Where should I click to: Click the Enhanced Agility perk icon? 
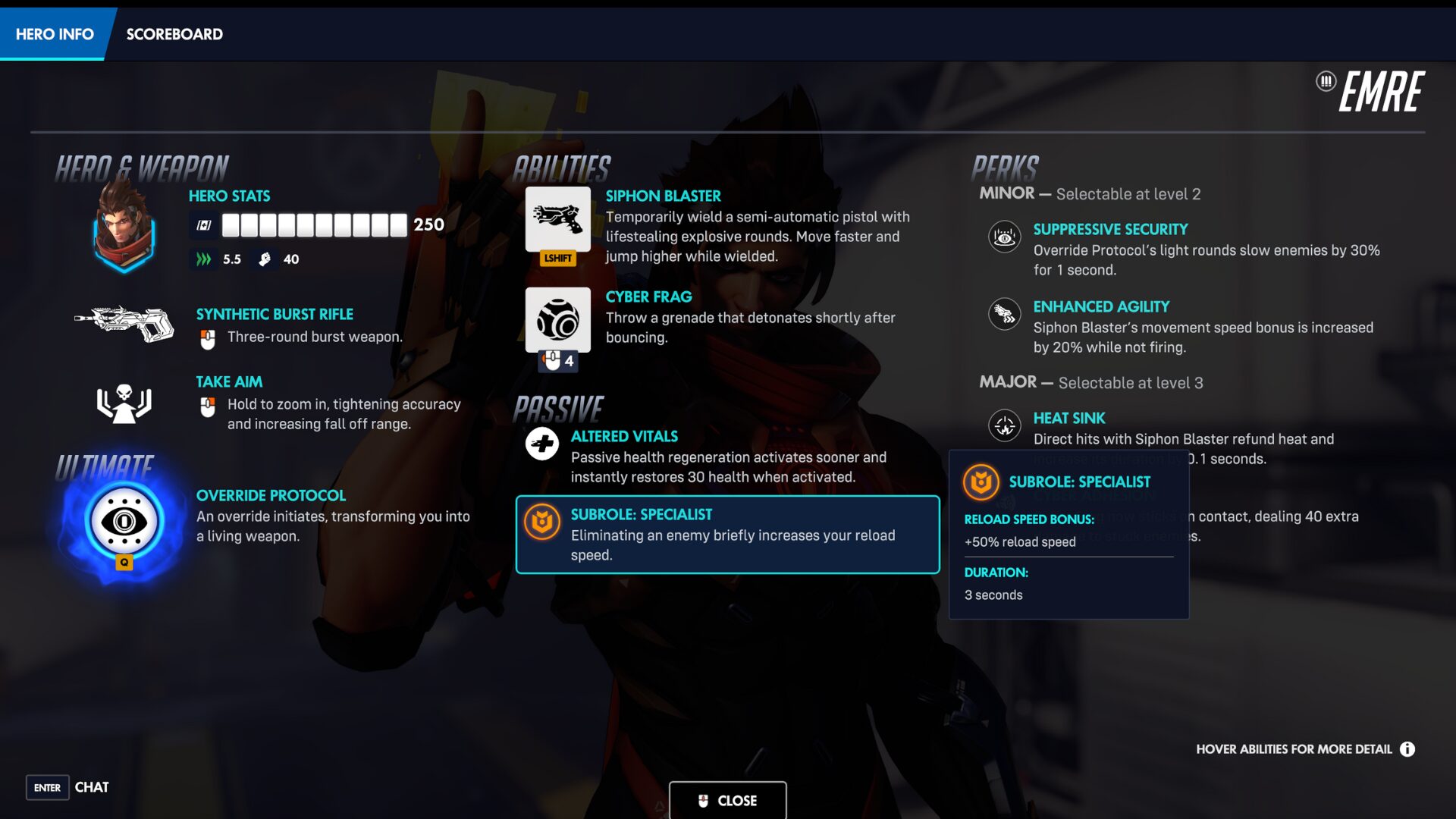[x=1004, y=313]
